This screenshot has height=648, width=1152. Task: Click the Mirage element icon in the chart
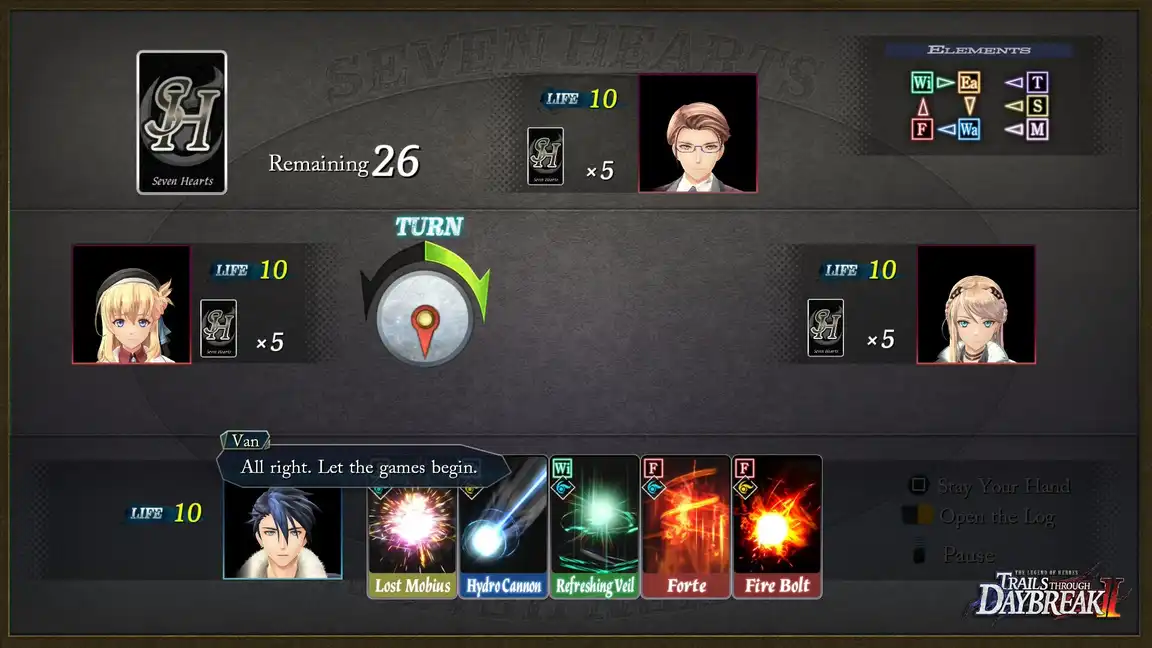pos(1037,129)
